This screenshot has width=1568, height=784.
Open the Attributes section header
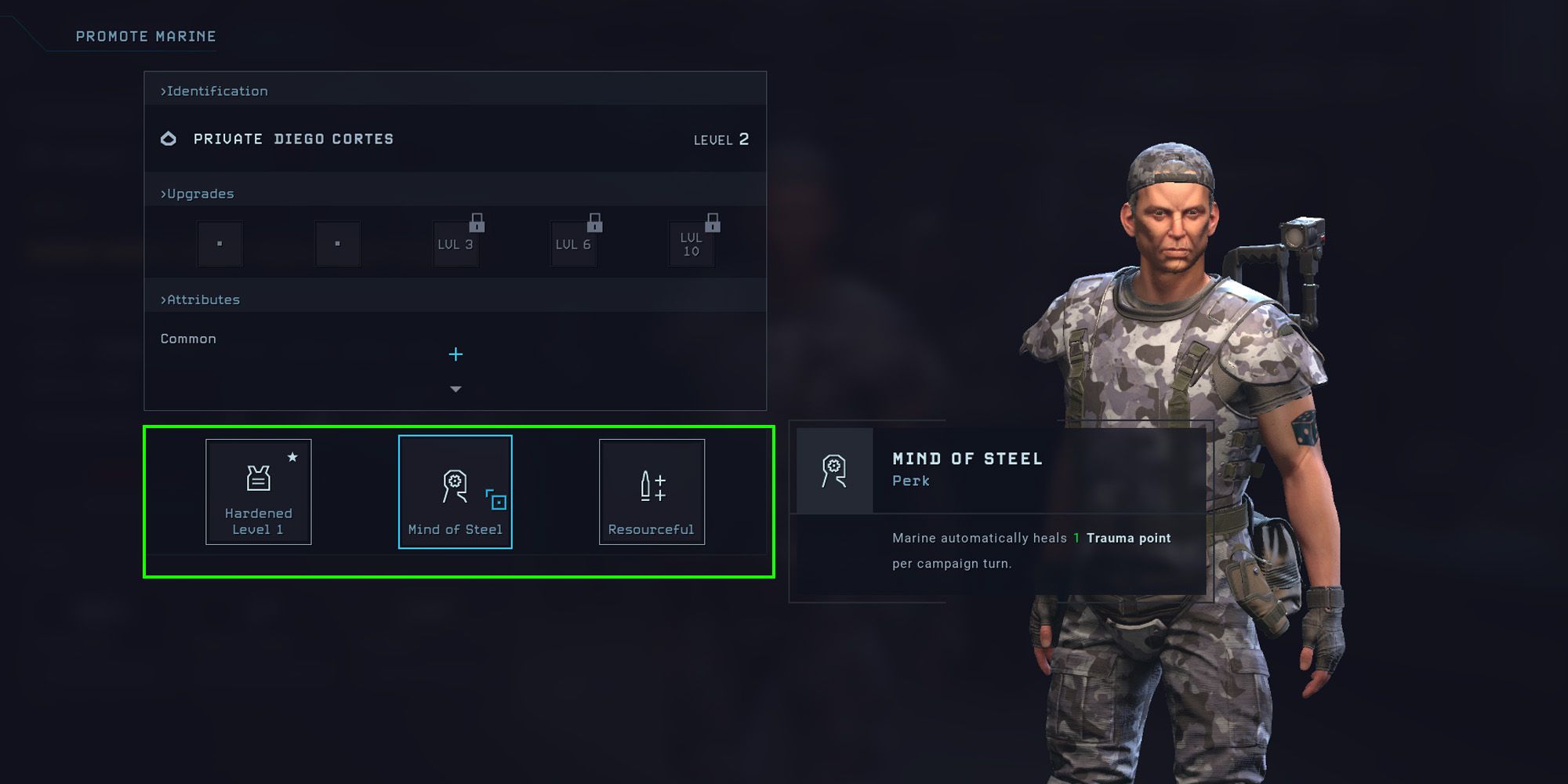click(200, 299)
